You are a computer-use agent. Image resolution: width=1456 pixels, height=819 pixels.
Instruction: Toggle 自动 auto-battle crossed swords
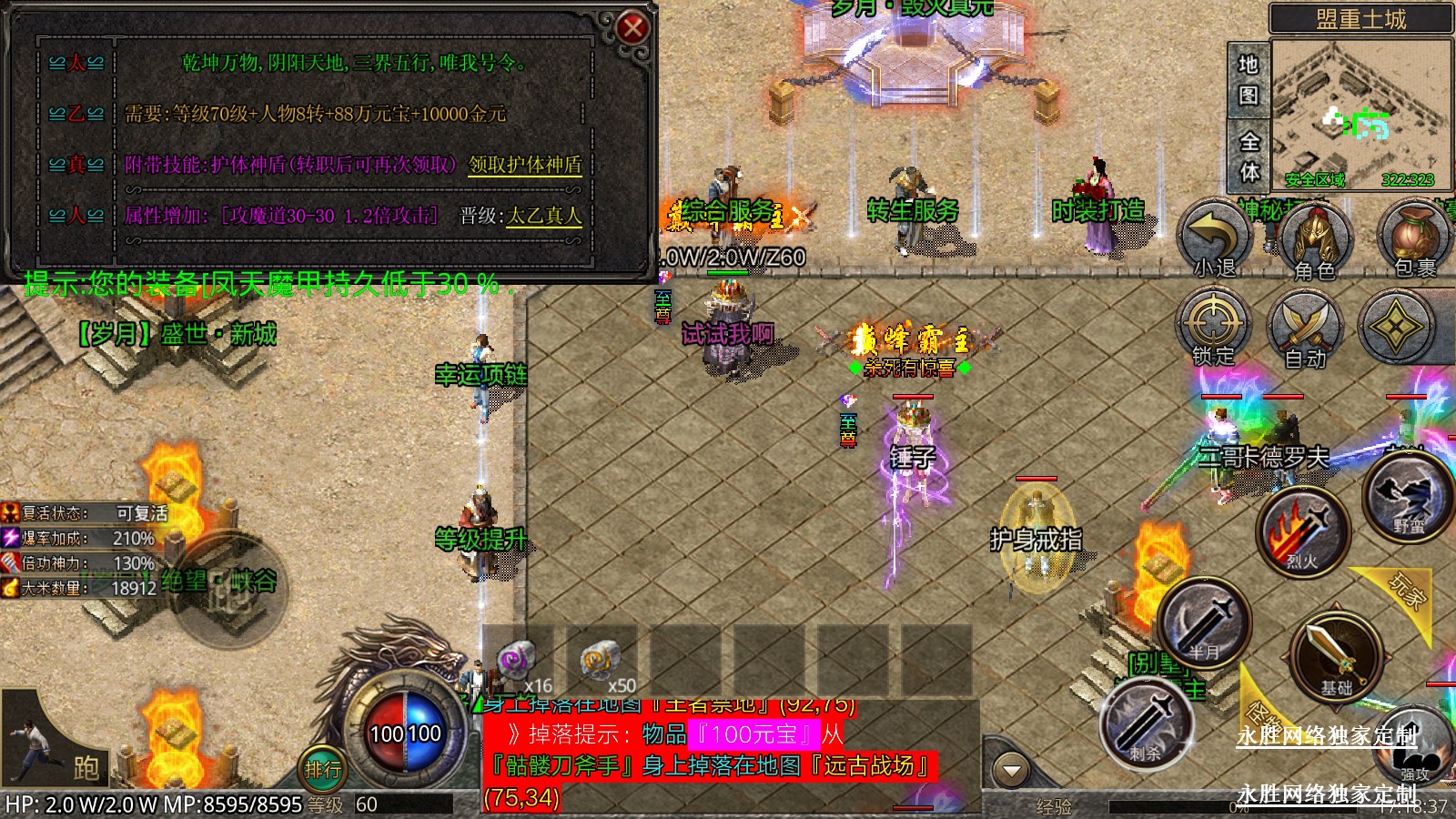click(x=1306, y=329)
